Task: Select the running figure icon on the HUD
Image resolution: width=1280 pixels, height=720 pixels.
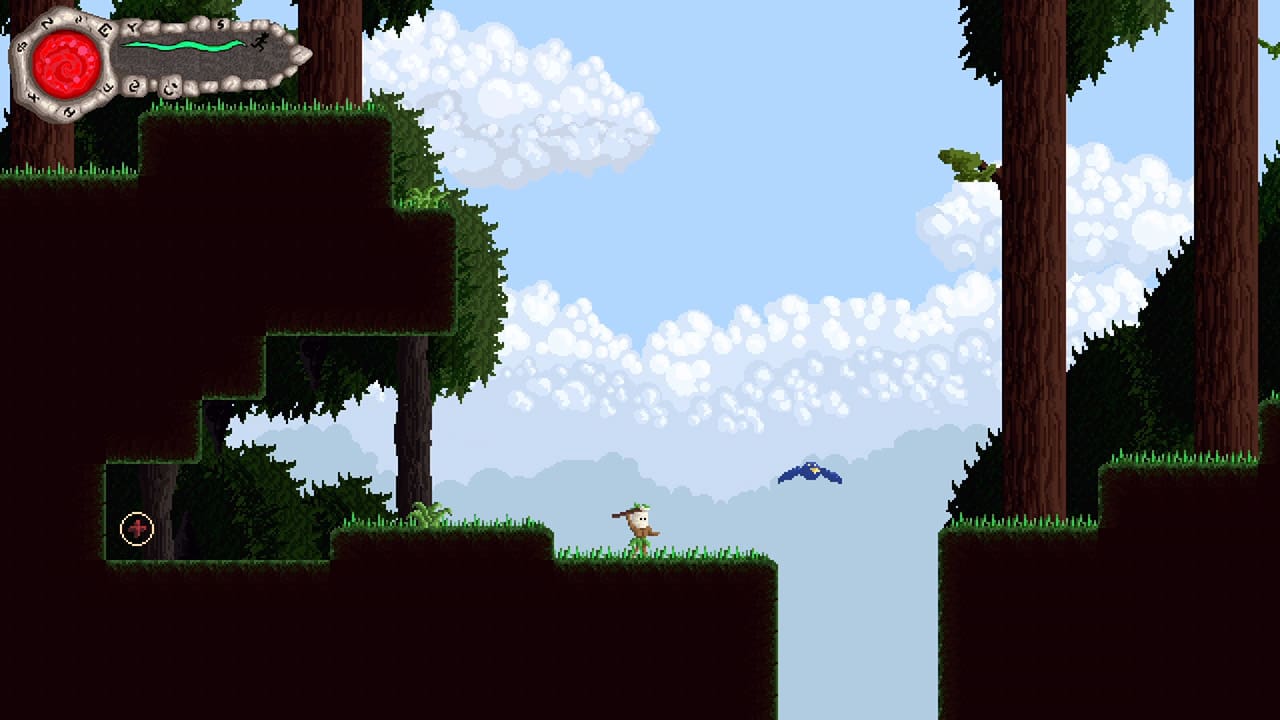Action: 259,42
